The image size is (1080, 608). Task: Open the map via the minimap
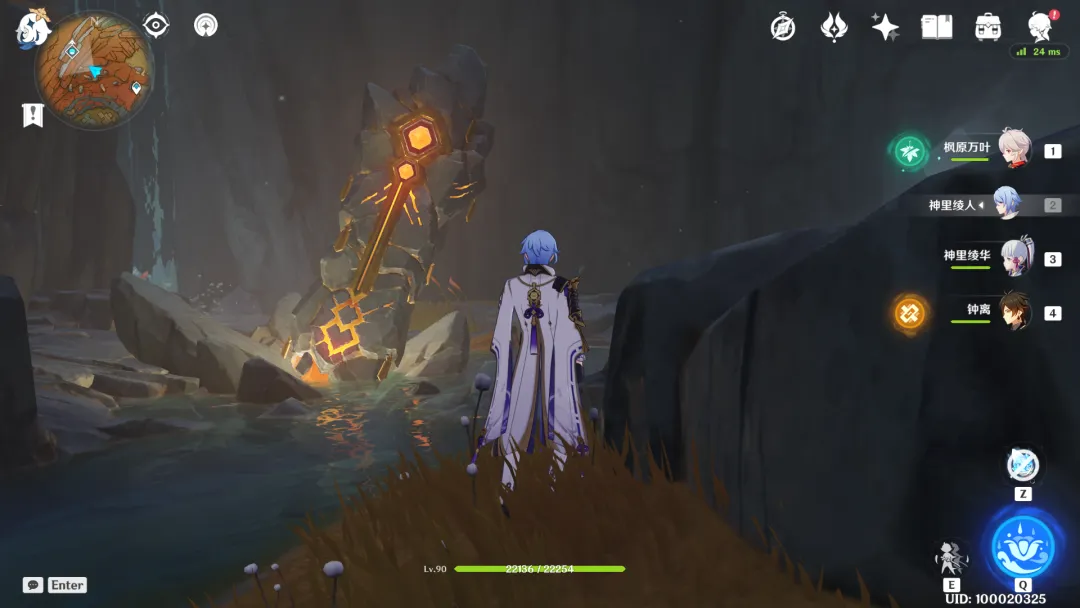[94, 70]
